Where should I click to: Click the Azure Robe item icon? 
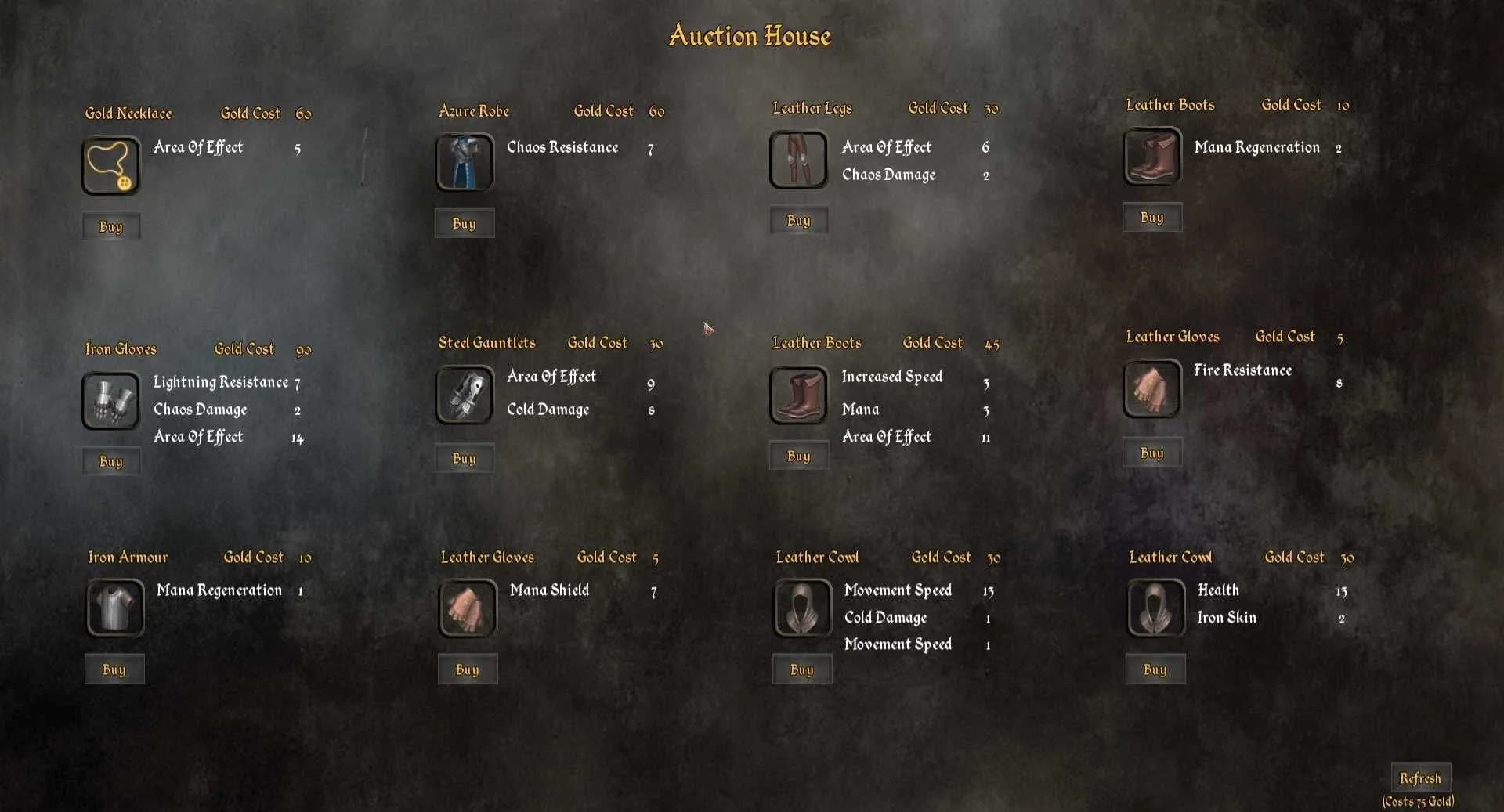464,163
